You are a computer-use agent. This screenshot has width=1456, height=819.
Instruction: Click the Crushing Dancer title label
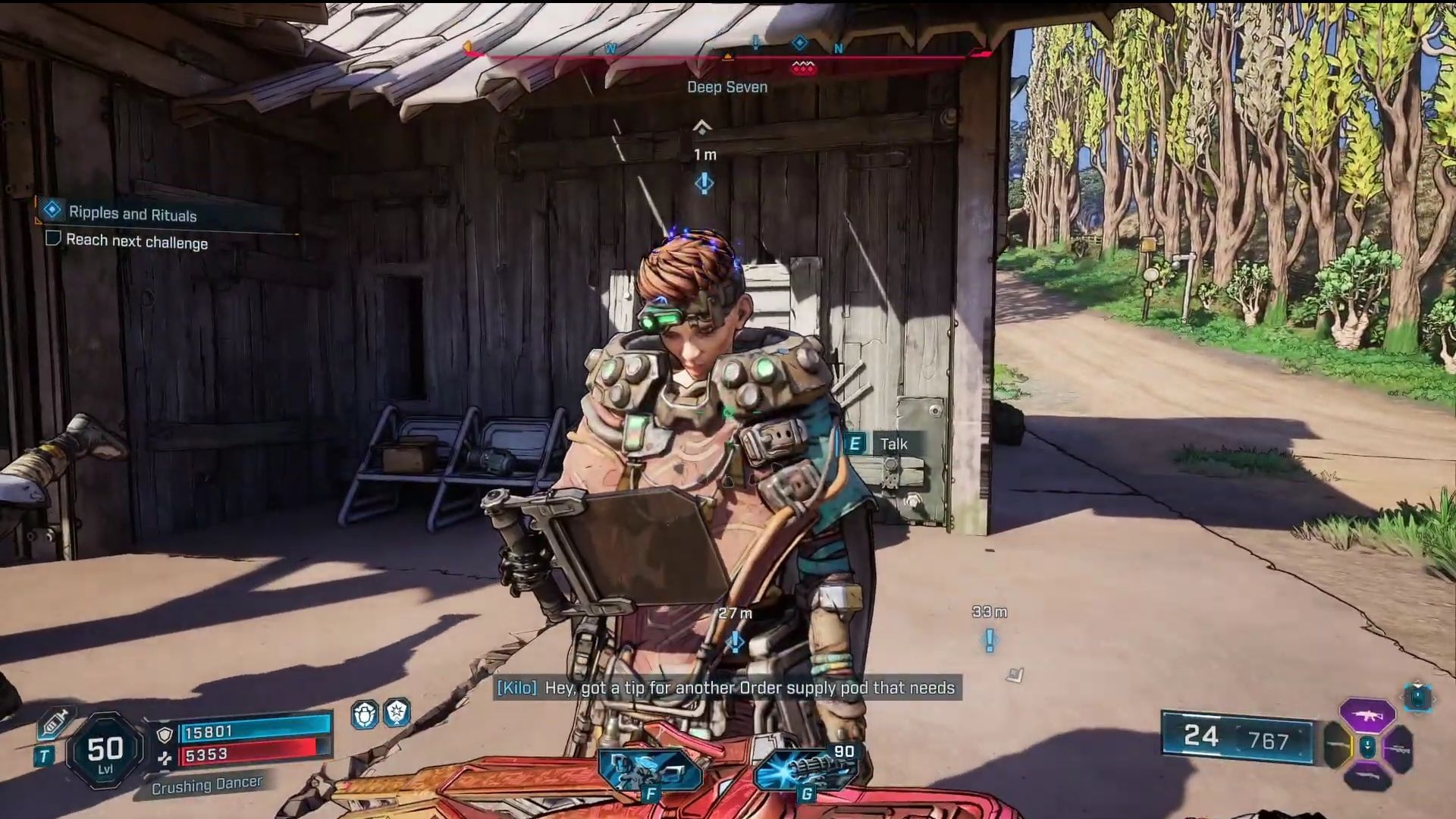point(206,786)
